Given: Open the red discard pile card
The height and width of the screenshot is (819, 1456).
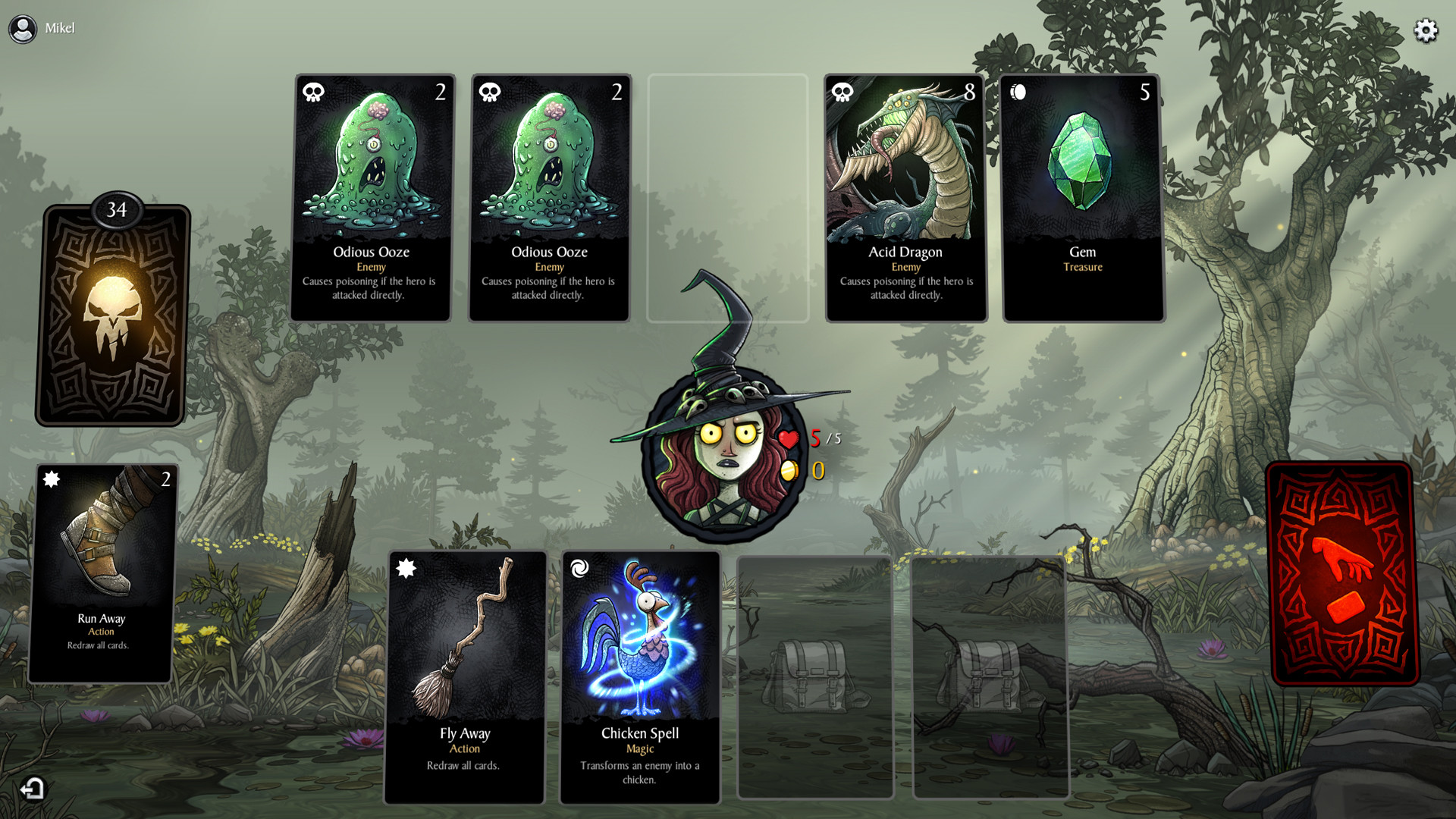Looking at the screenshot, I should pos(1341,574).
